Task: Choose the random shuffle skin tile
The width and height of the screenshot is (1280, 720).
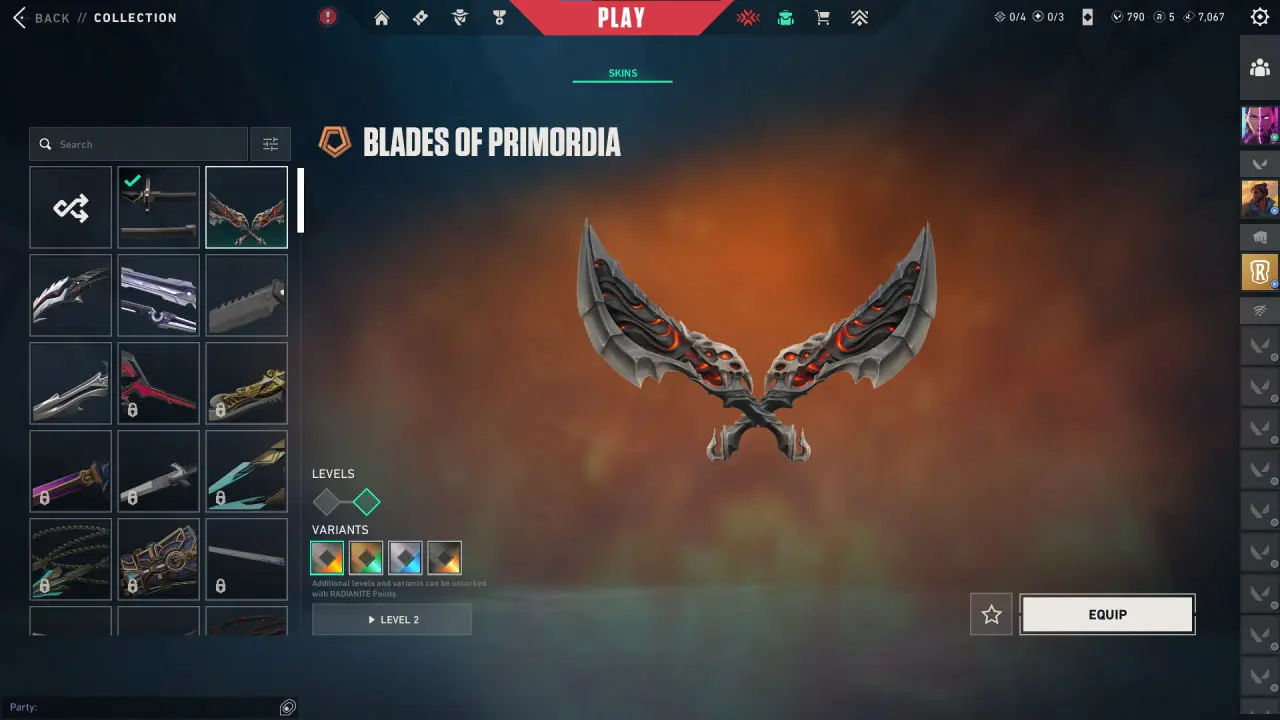Action: click(71, 207)
